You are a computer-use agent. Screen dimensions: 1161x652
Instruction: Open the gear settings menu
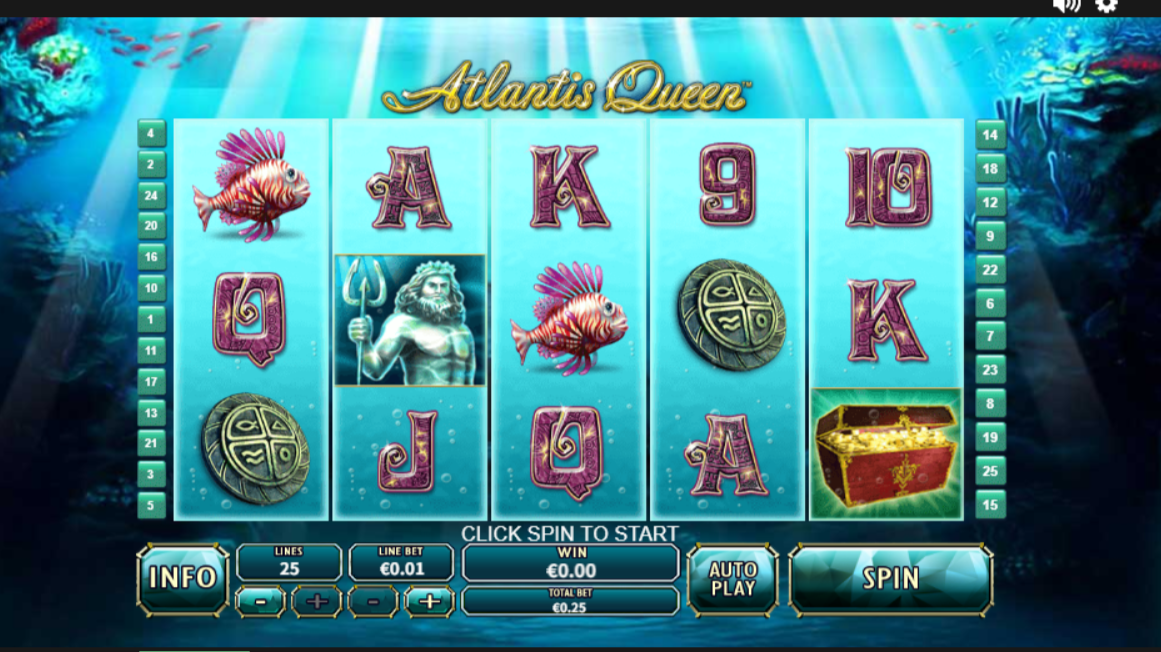(1106, 6)
